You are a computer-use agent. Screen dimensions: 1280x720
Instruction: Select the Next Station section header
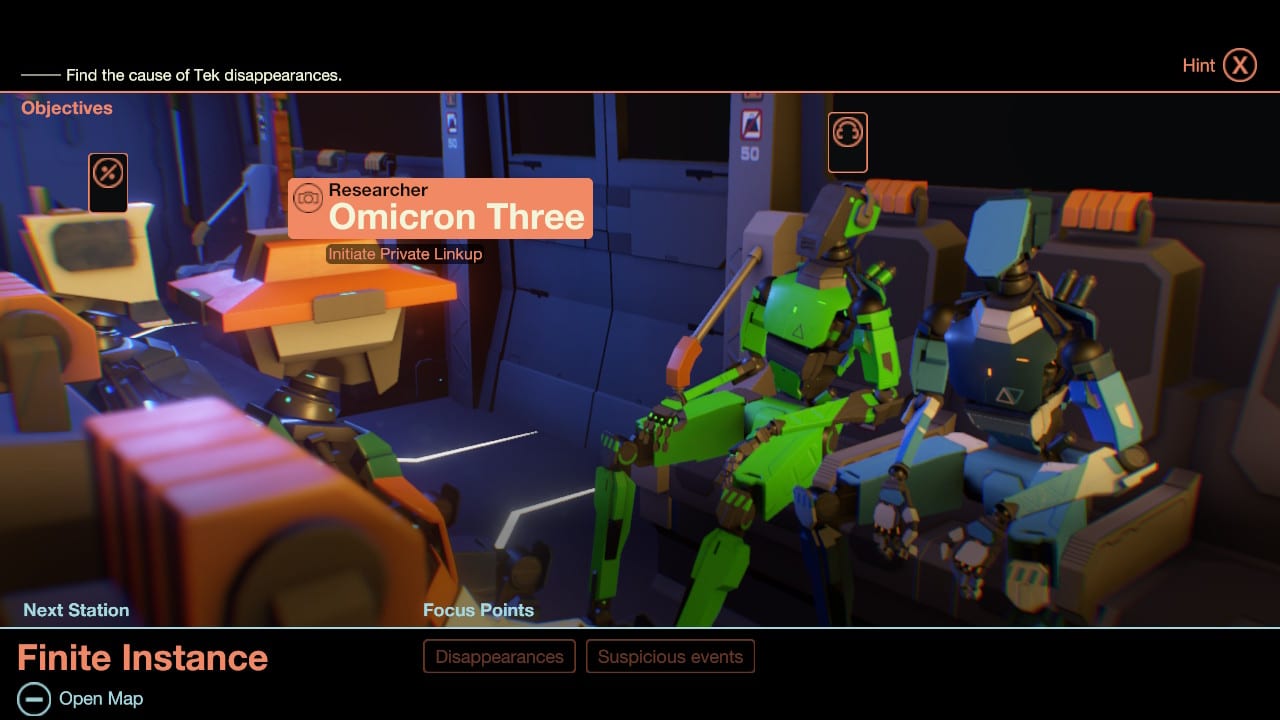coord(76,610)
